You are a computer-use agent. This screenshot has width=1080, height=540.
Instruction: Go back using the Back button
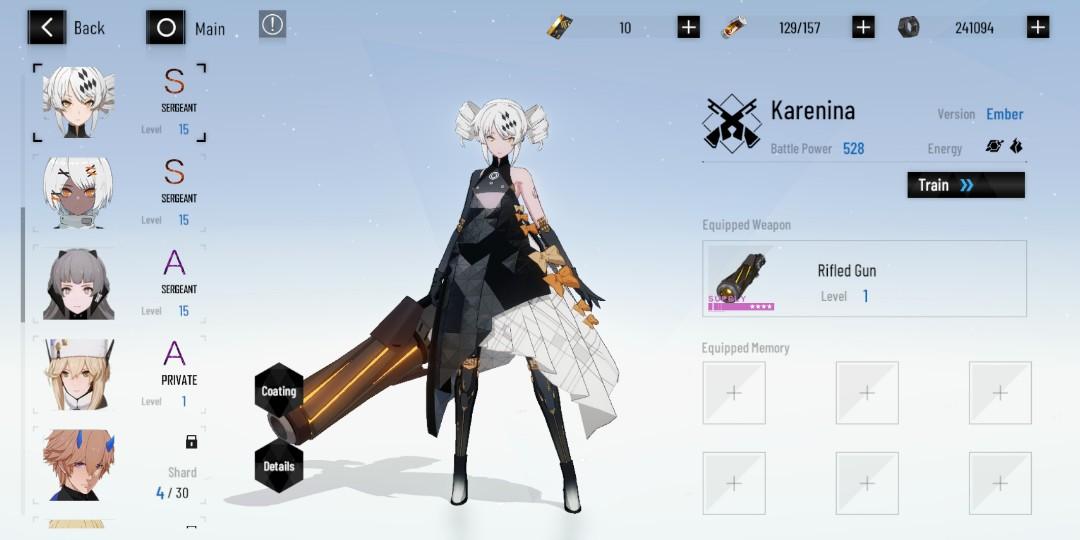66,27
